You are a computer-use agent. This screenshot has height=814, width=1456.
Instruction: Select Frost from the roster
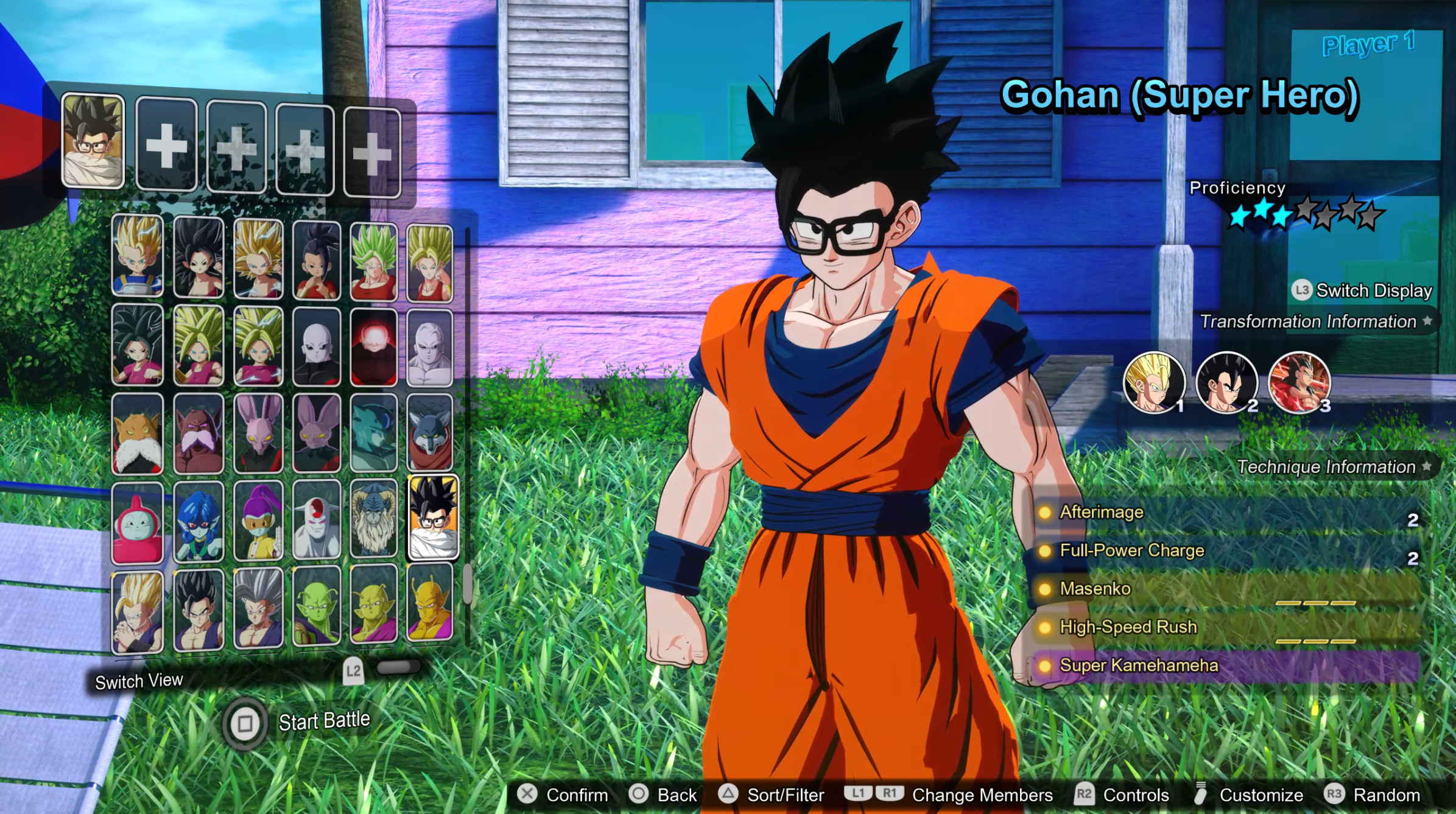tap(316, 525)
